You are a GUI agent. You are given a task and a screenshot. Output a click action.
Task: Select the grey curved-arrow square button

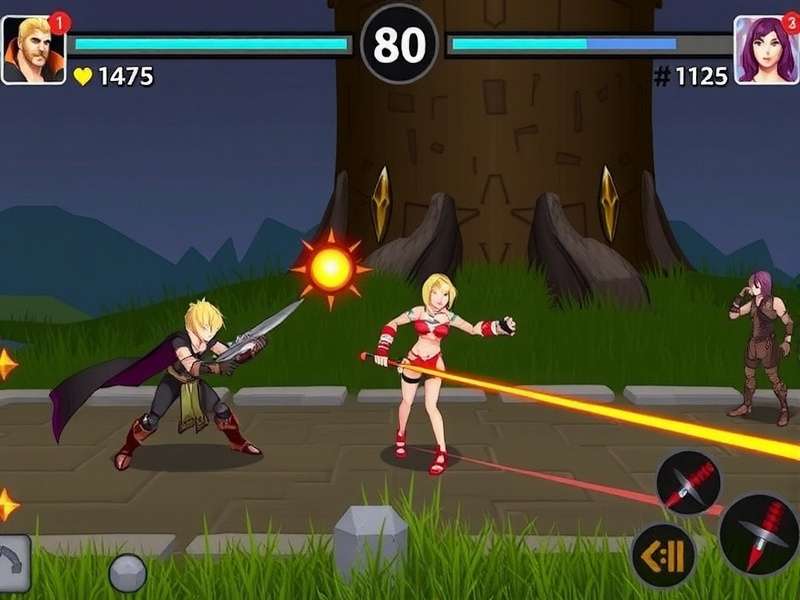[x=13, y=563]
